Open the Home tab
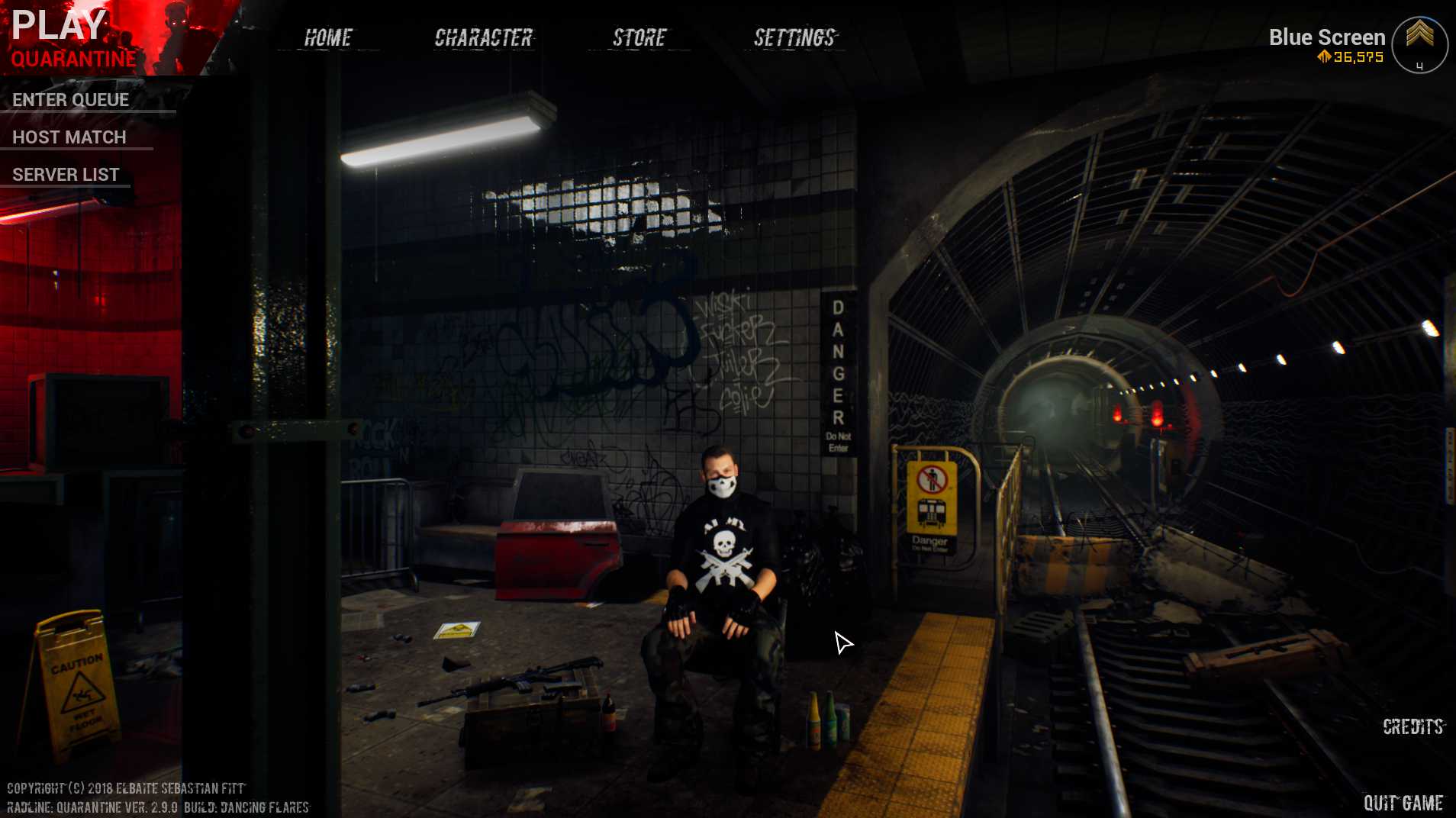 pyautogui.click(x=328, y=37)
